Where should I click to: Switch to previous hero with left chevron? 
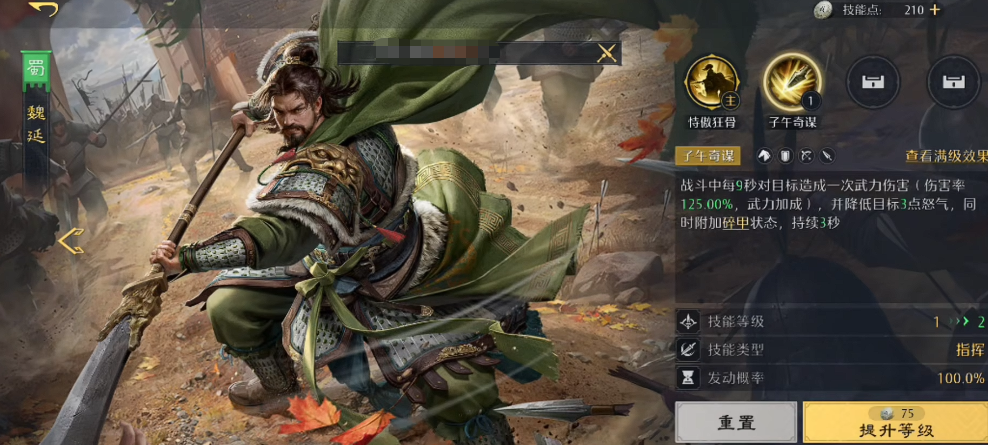tap(70, 241)
